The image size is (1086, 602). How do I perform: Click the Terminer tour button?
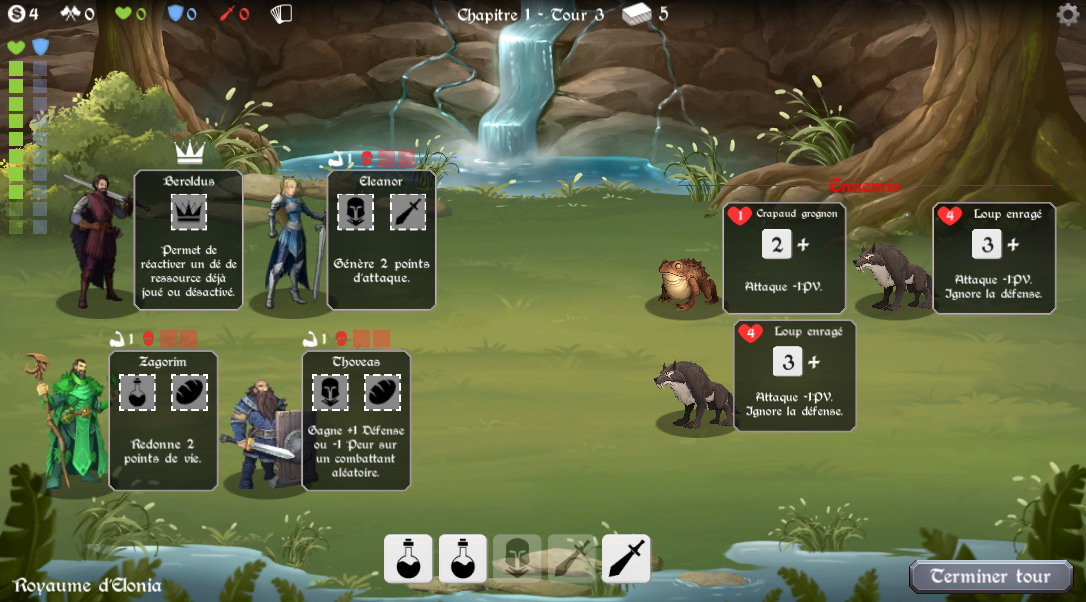pos(990,576)
